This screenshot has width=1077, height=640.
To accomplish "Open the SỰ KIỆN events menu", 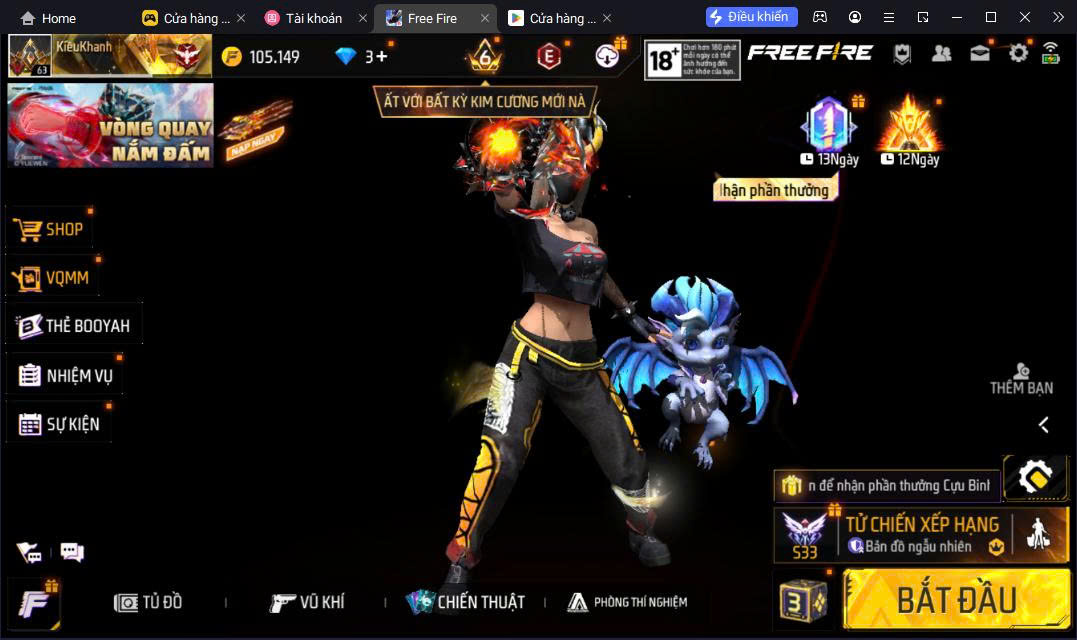I will [59, 424].
